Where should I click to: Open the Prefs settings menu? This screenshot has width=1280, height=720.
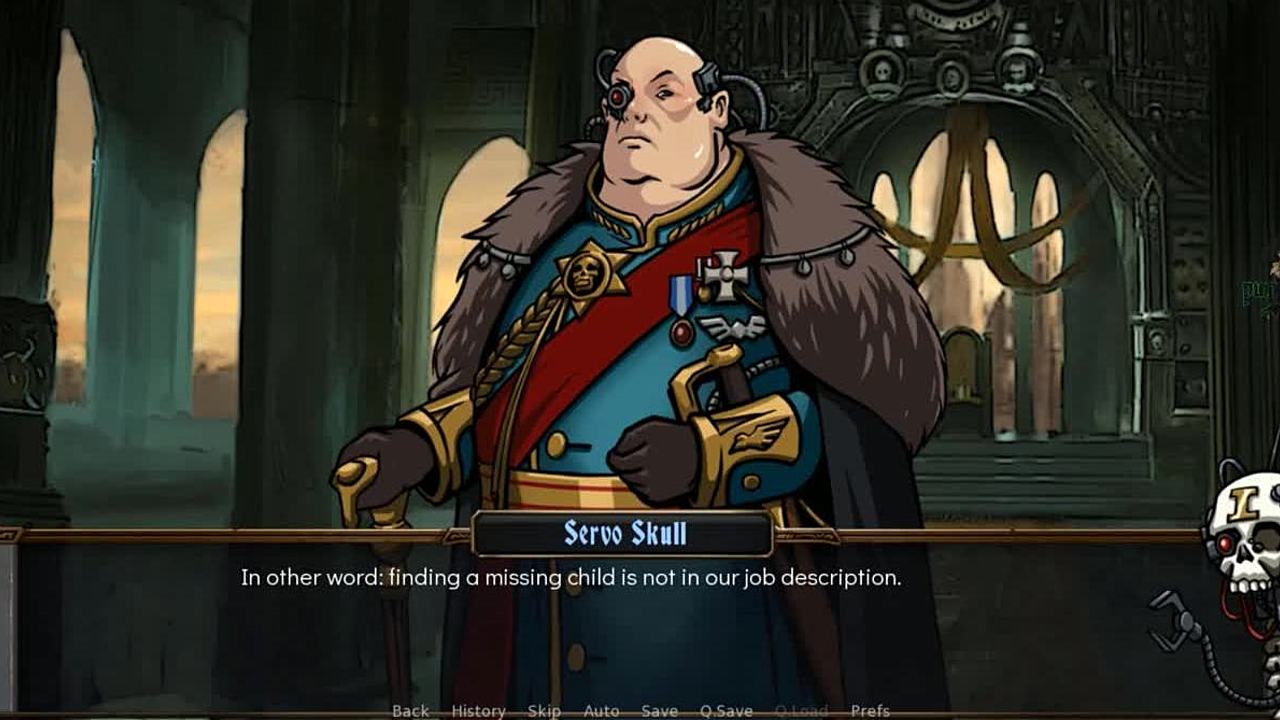[870, 711]
